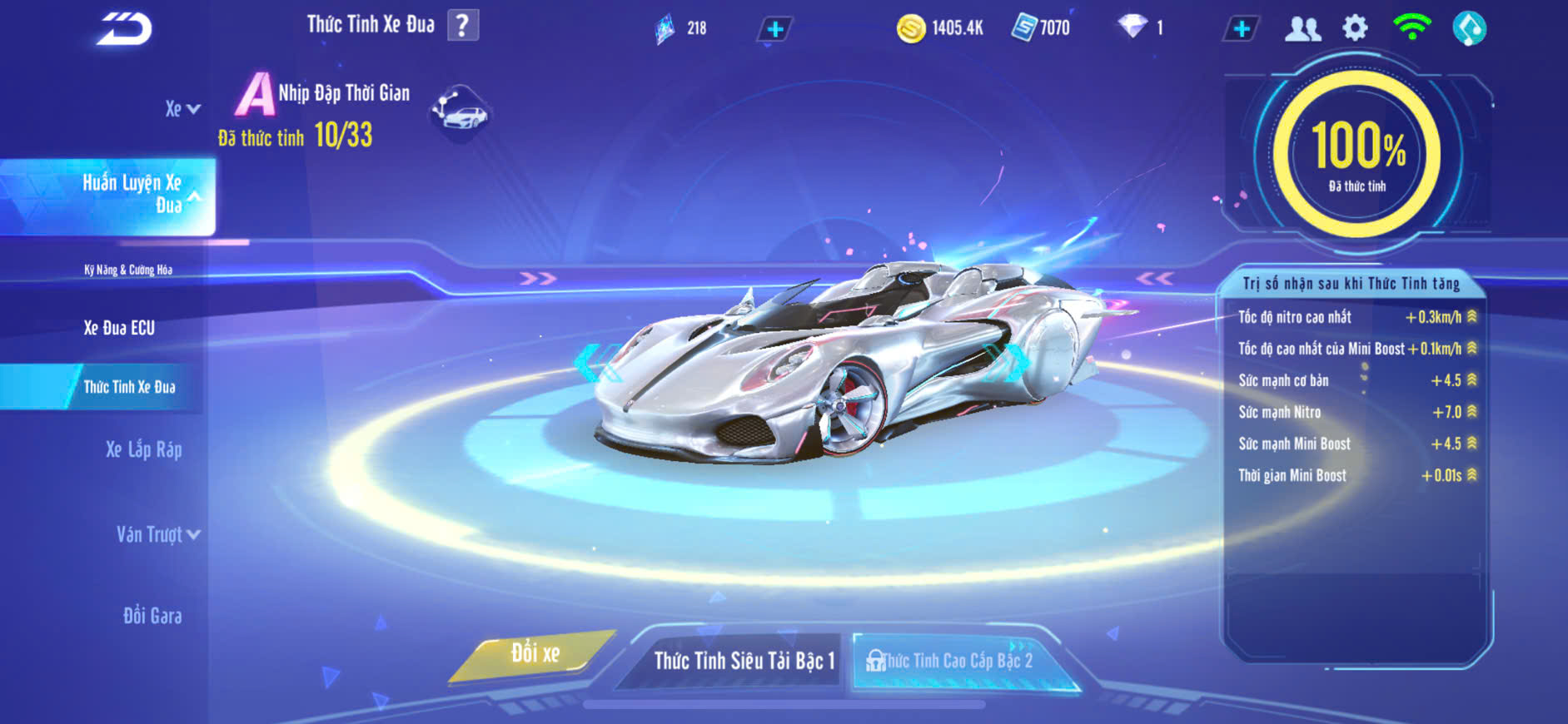Open the friends icon

point(1302,29)
